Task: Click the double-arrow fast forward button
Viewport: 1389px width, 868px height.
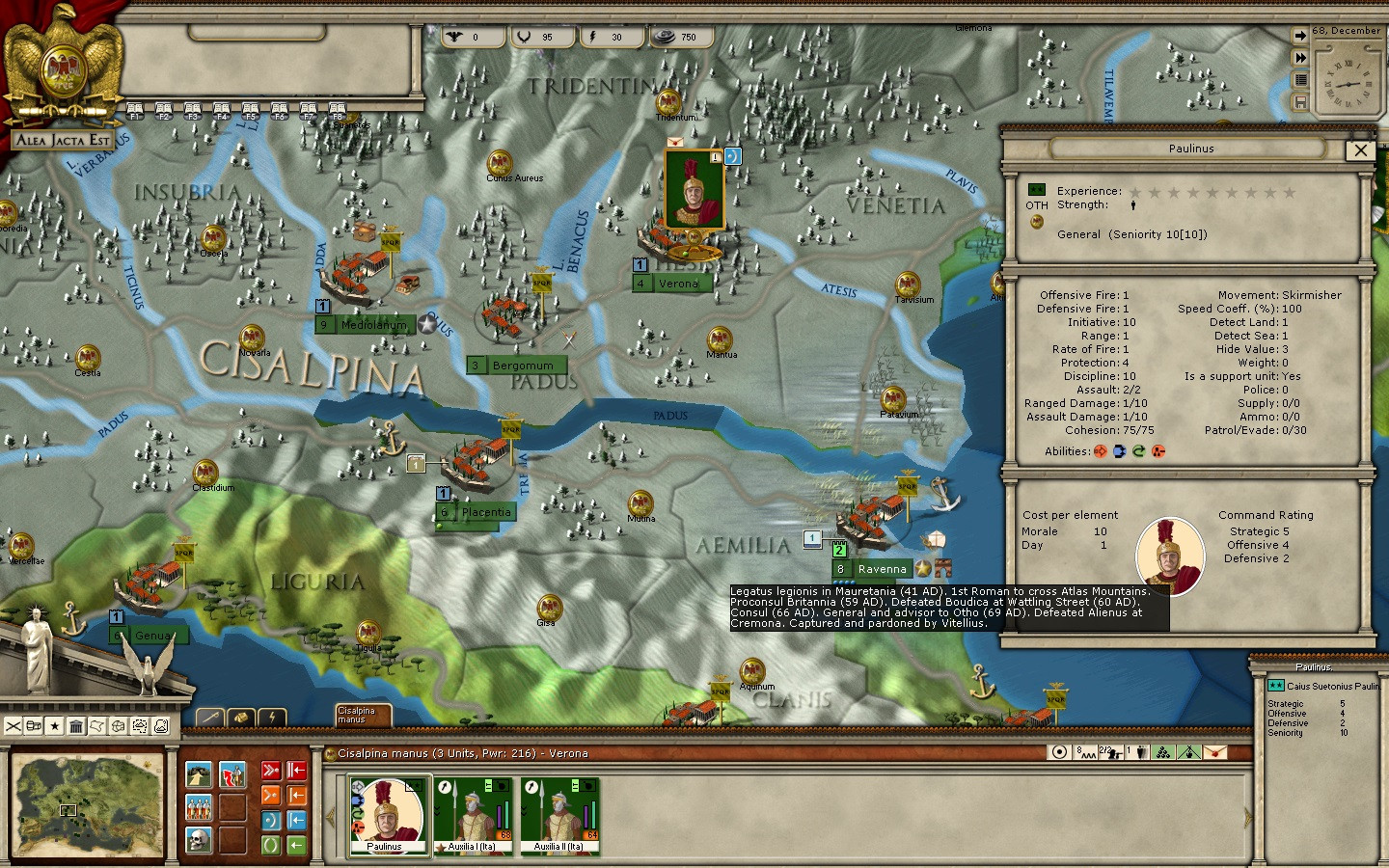Action: pyautogui.click(x=1300, y=58)
